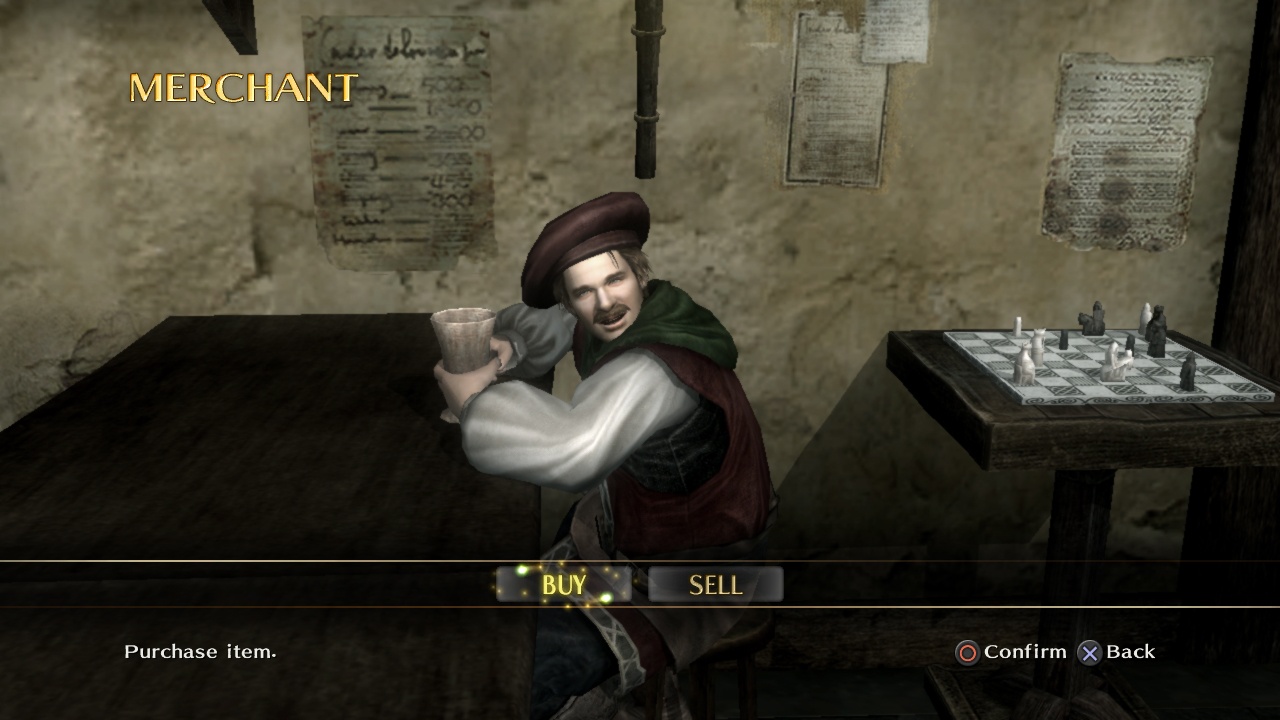Click the Purchase item text prompt
1280x720 pixels.
pyautogui.click(x=200, y=652)
